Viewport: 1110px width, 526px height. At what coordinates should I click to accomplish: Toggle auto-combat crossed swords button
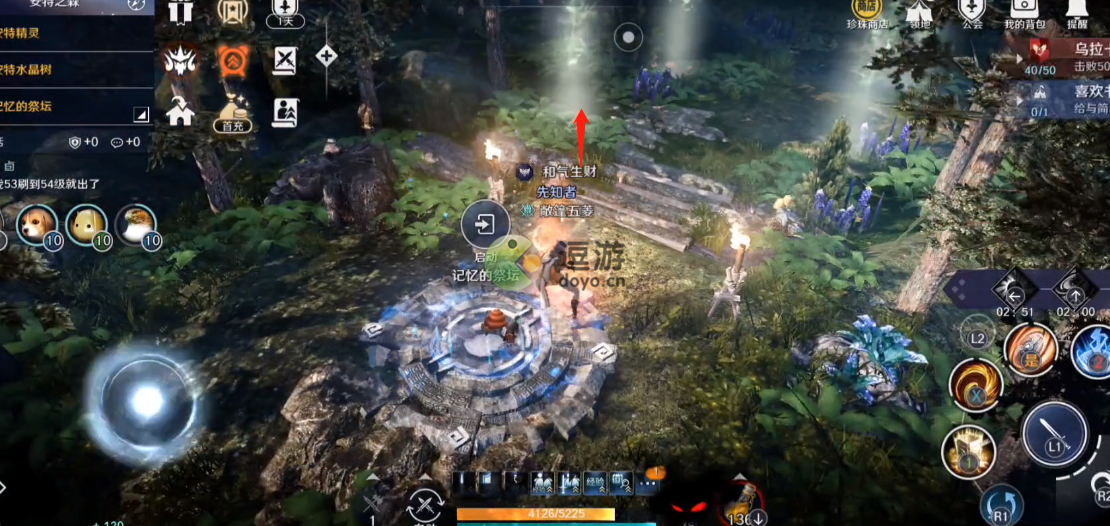pyautogui.click(x=425, y=505)
